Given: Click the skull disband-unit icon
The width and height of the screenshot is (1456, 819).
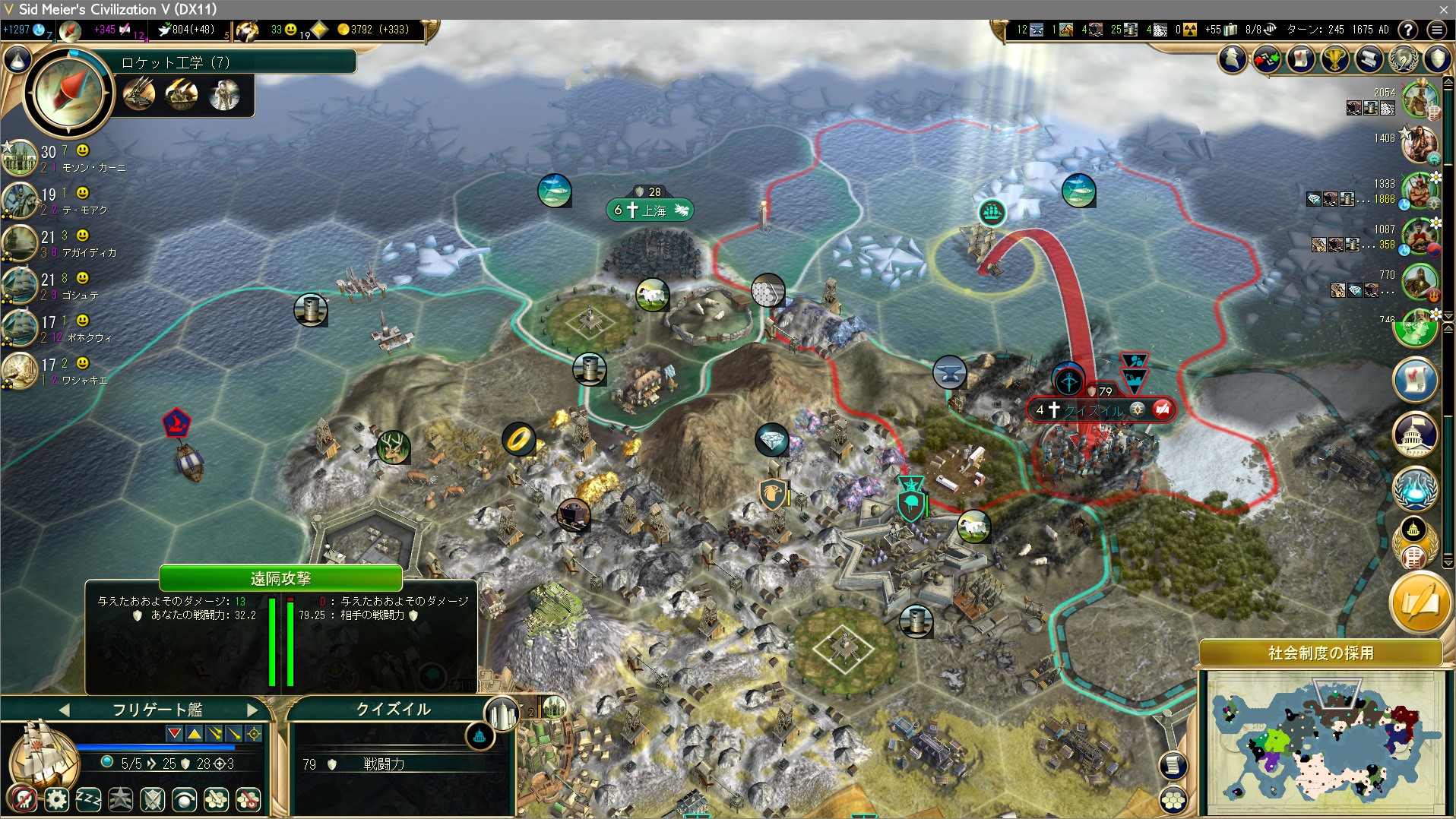Looking at the screenshot, I should [25, 799].
